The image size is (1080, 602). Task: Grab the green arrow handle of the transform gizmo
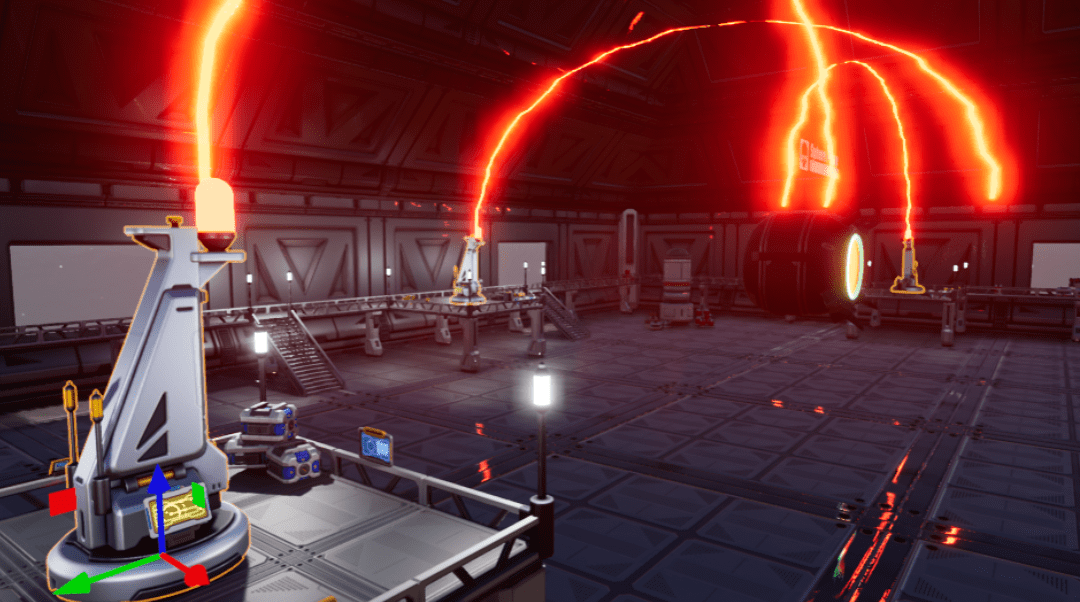click(x=73, y=585)
